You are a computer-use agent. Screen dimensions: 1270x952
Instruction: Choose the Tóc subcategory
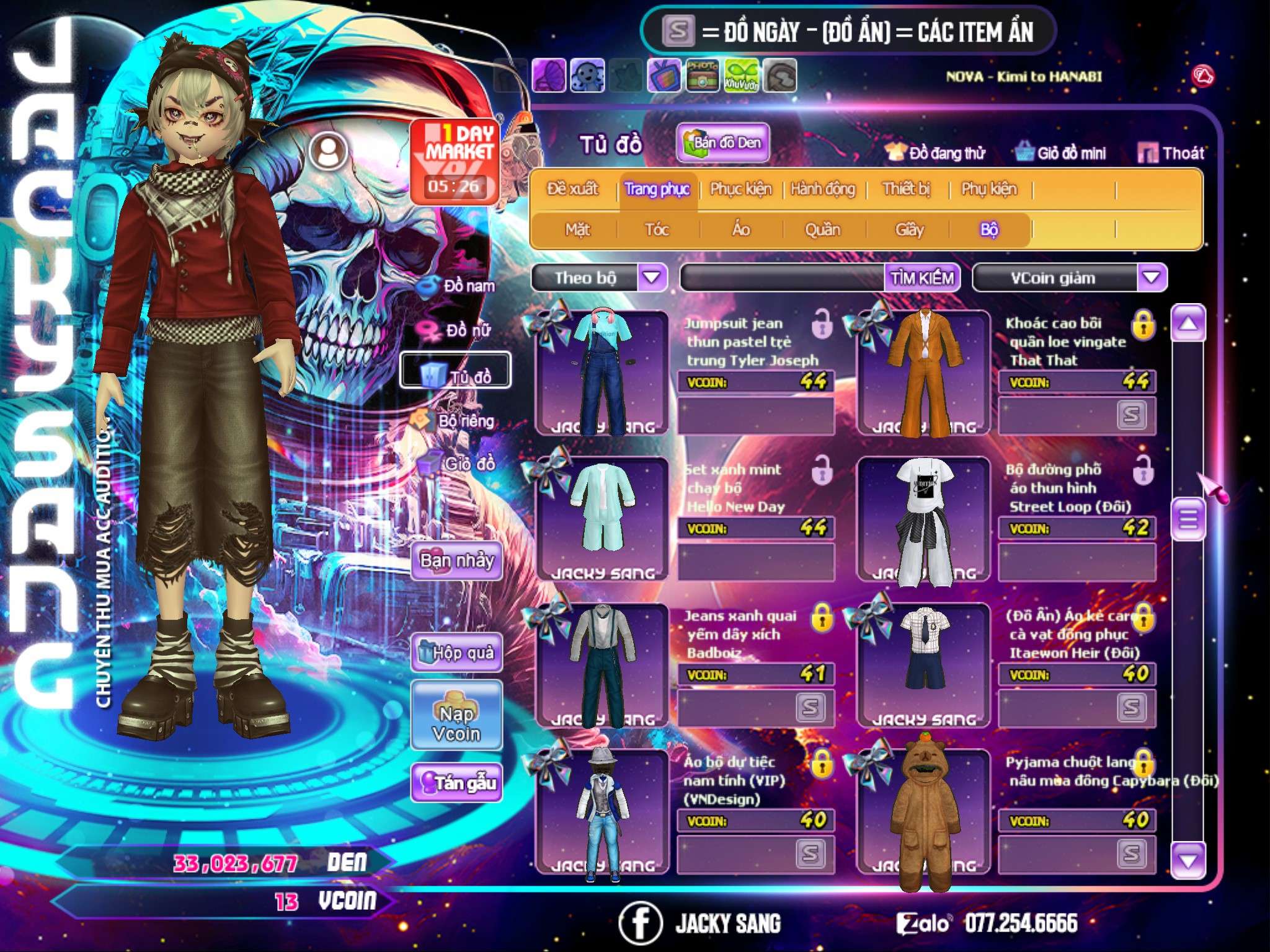657,230
